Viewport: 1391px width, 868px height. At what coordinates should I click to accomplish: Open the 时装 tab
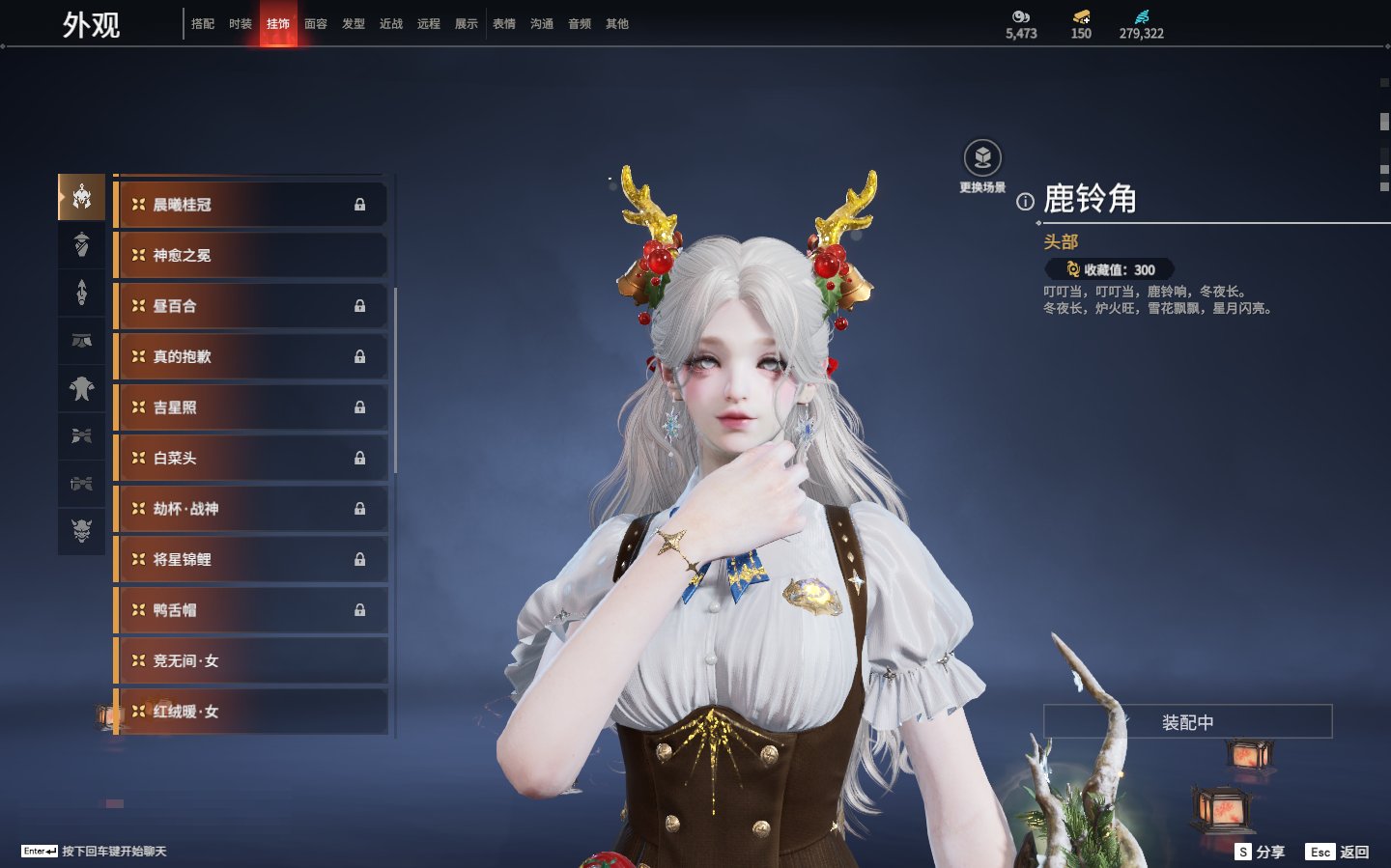[x=241, y=24]
